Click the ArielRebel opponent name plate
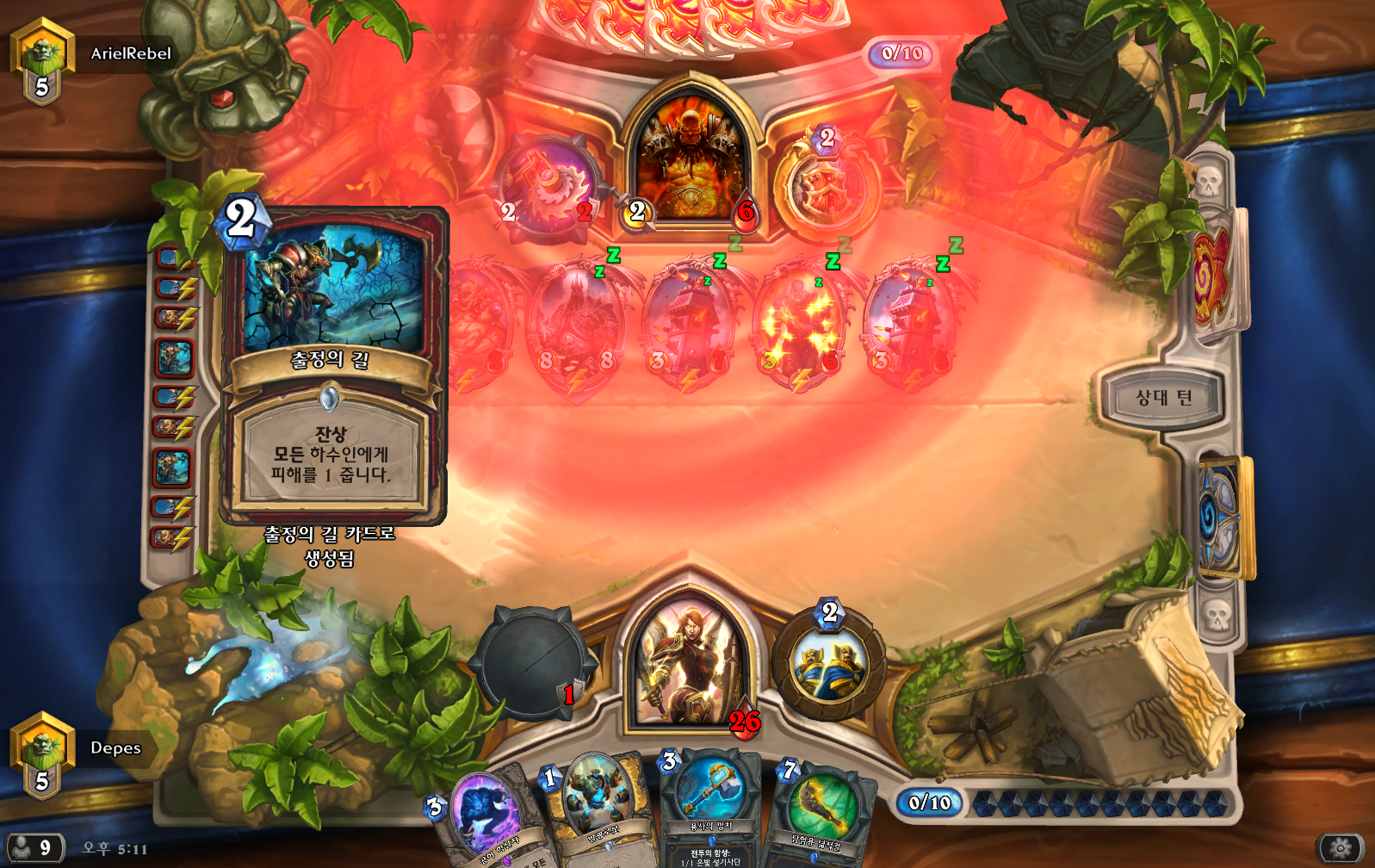The image size is (1375, 868). (x=131, y=53)
